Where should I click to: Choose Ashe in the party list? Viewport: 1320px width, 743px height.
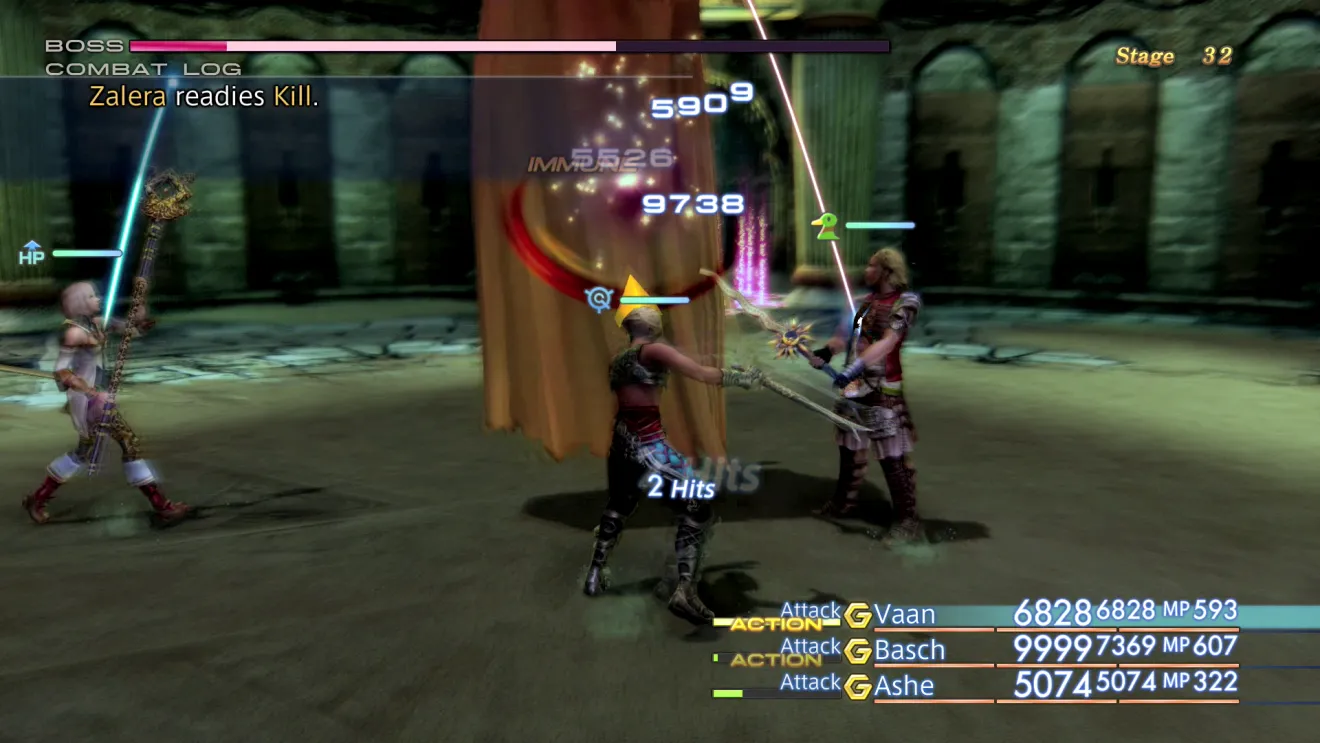tap(904, 686)
